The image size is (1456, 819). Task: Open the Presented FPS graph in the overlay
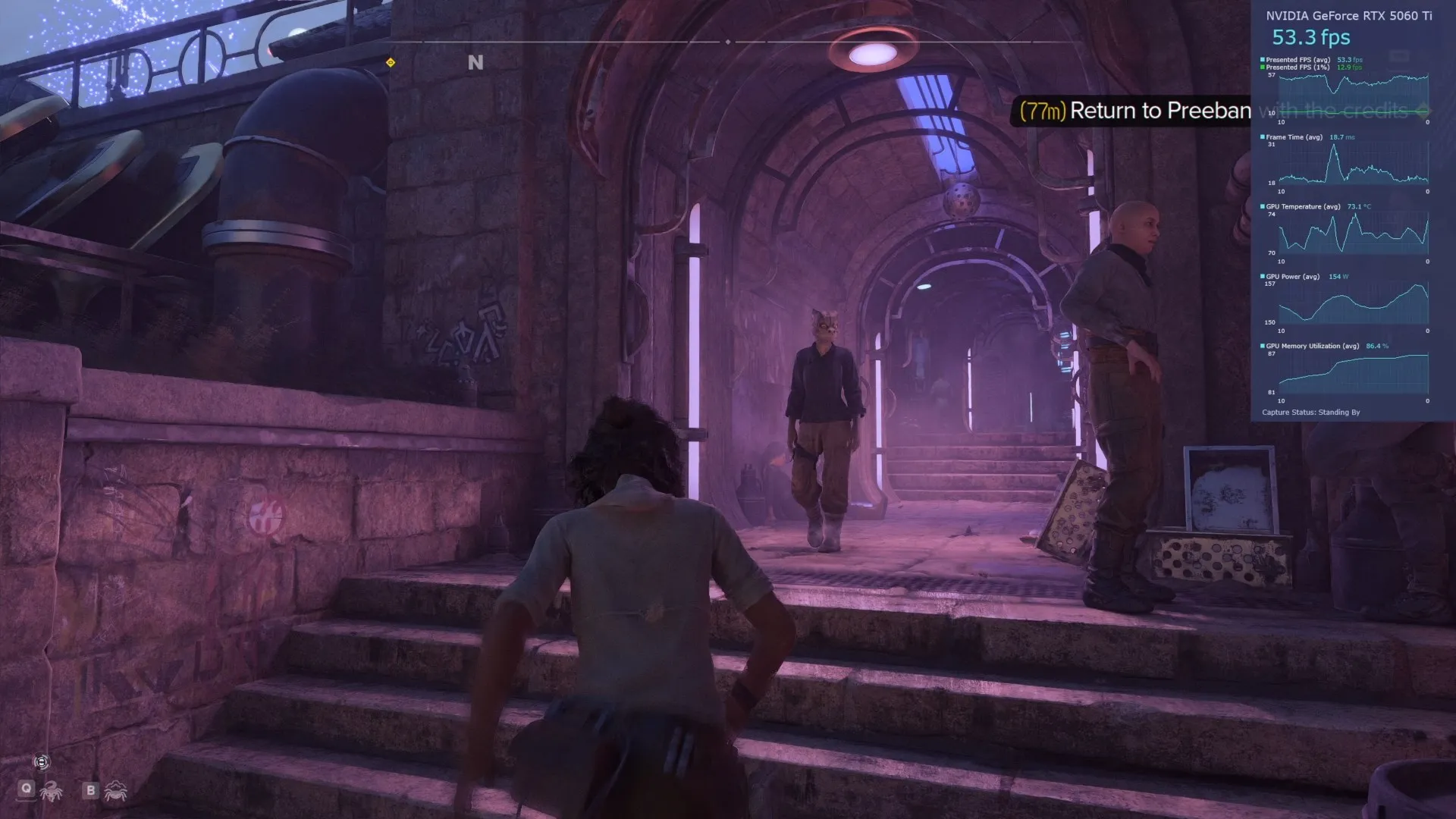click(x=1353, y=95)
